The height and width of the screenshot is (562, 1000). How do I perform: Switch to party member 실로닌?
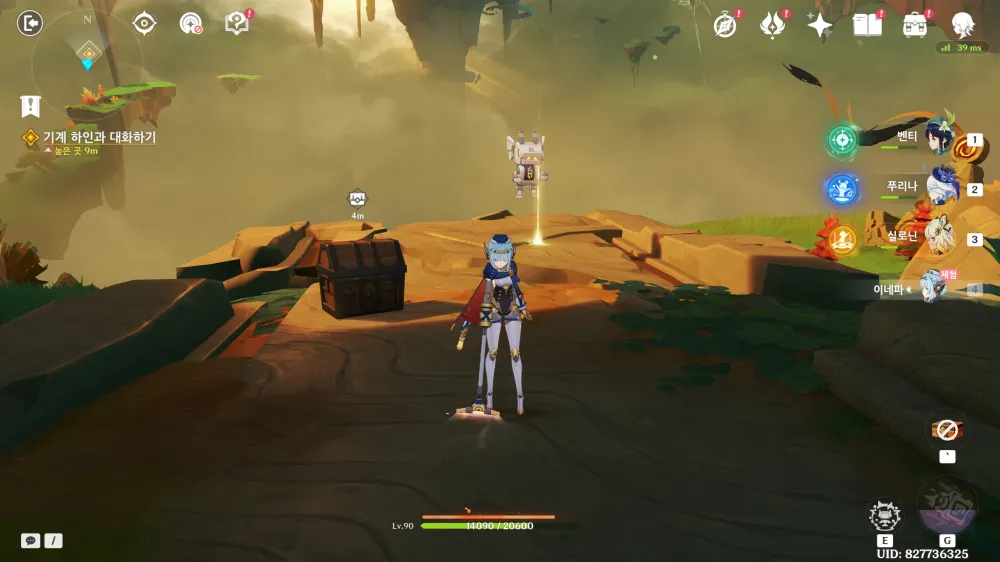(940, 237)
